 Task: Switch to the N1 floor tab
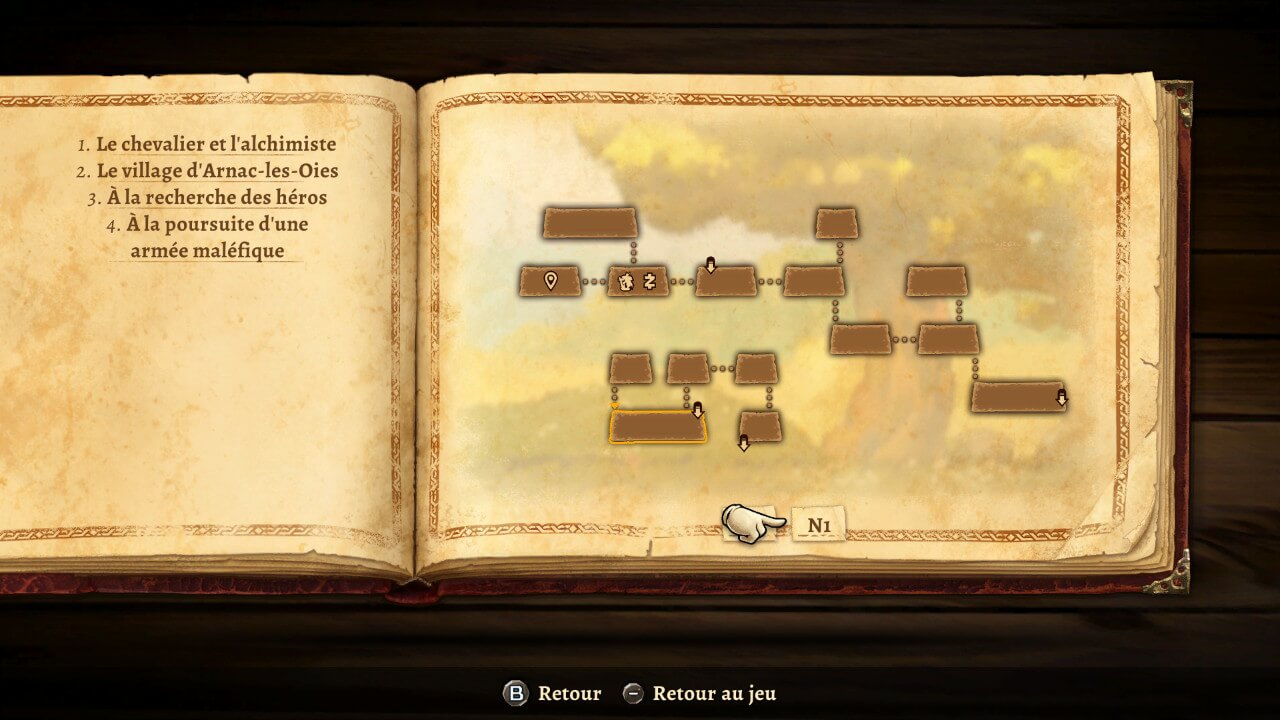pos(818,524)
